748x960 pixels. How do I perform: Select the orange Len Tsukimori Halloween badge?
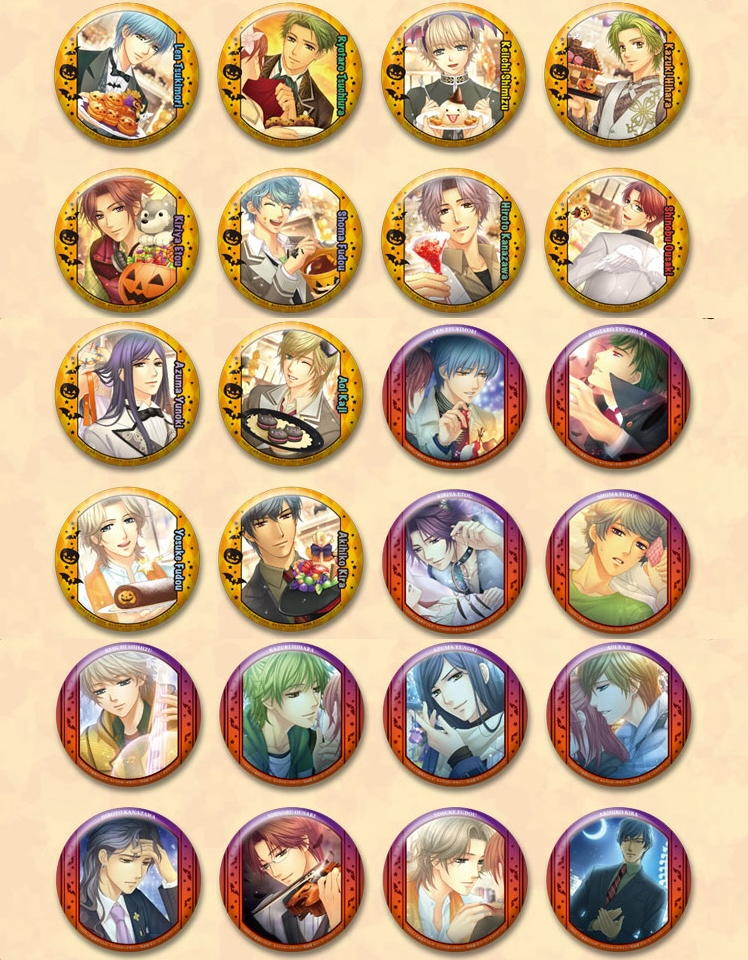[x=126, y=75]
